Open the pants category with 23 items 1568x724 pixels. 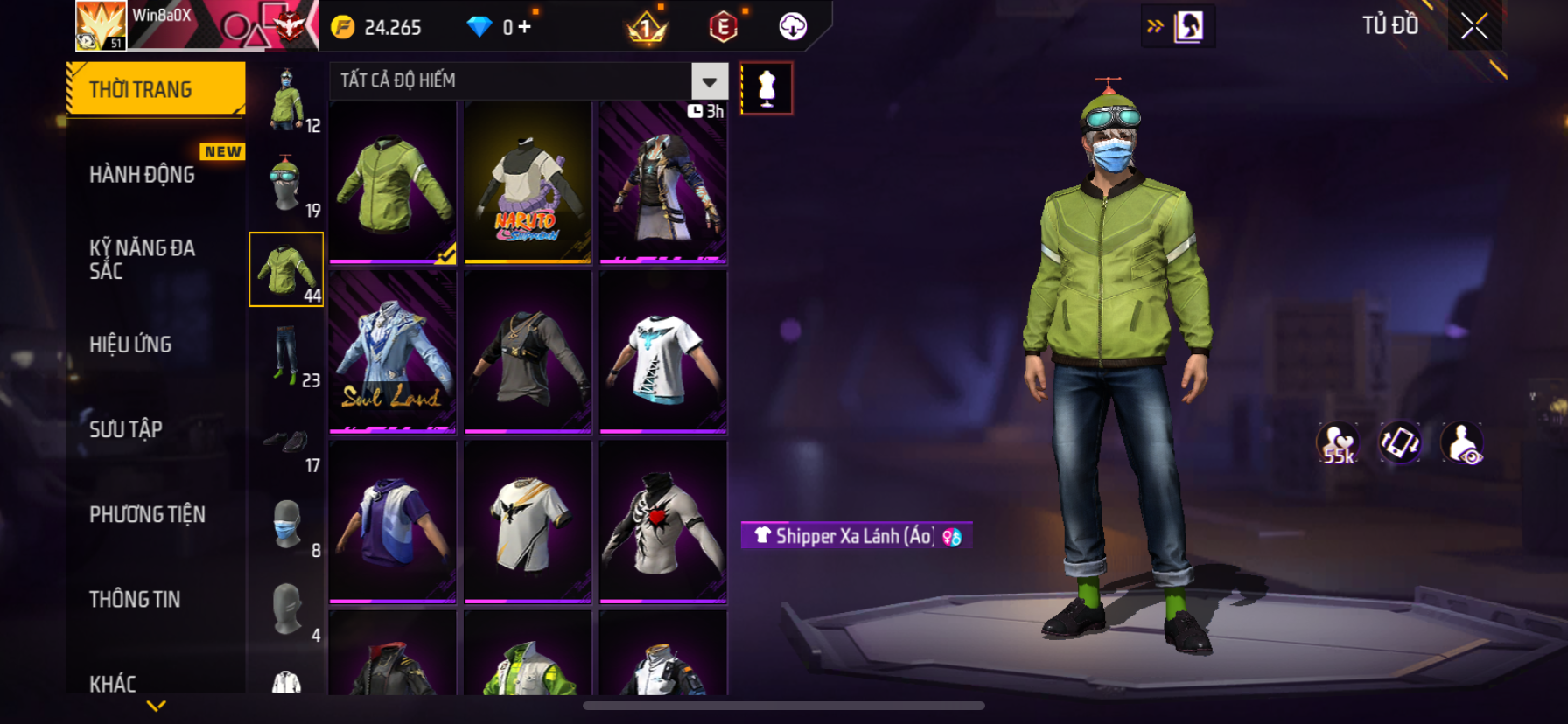click(x=287, y=355)
